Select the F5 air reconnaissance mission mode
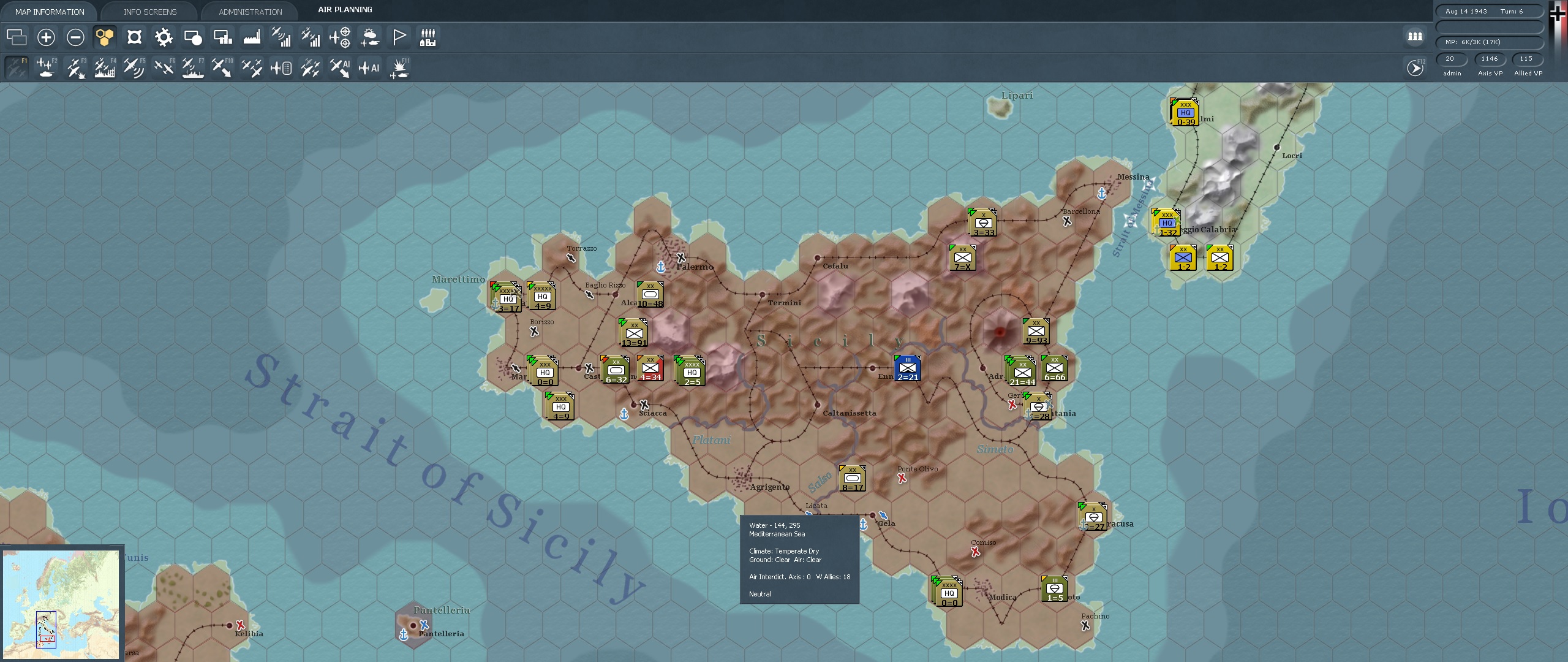This screenshot has width=1568, height=662. click(x=134, y=67)
